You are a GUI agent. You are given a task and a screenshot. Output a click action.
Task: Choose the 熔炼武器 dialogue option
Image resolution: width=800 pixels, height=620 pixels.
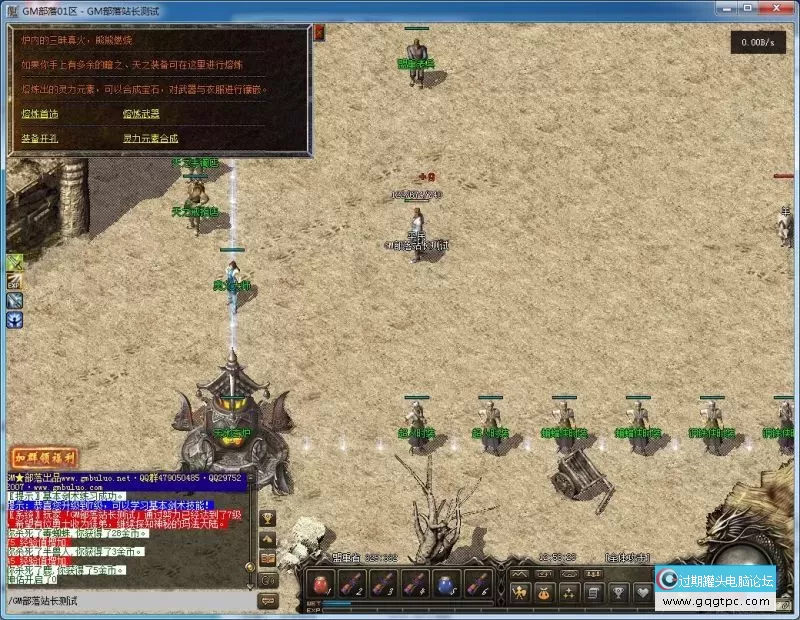click(x=141, y=114)
